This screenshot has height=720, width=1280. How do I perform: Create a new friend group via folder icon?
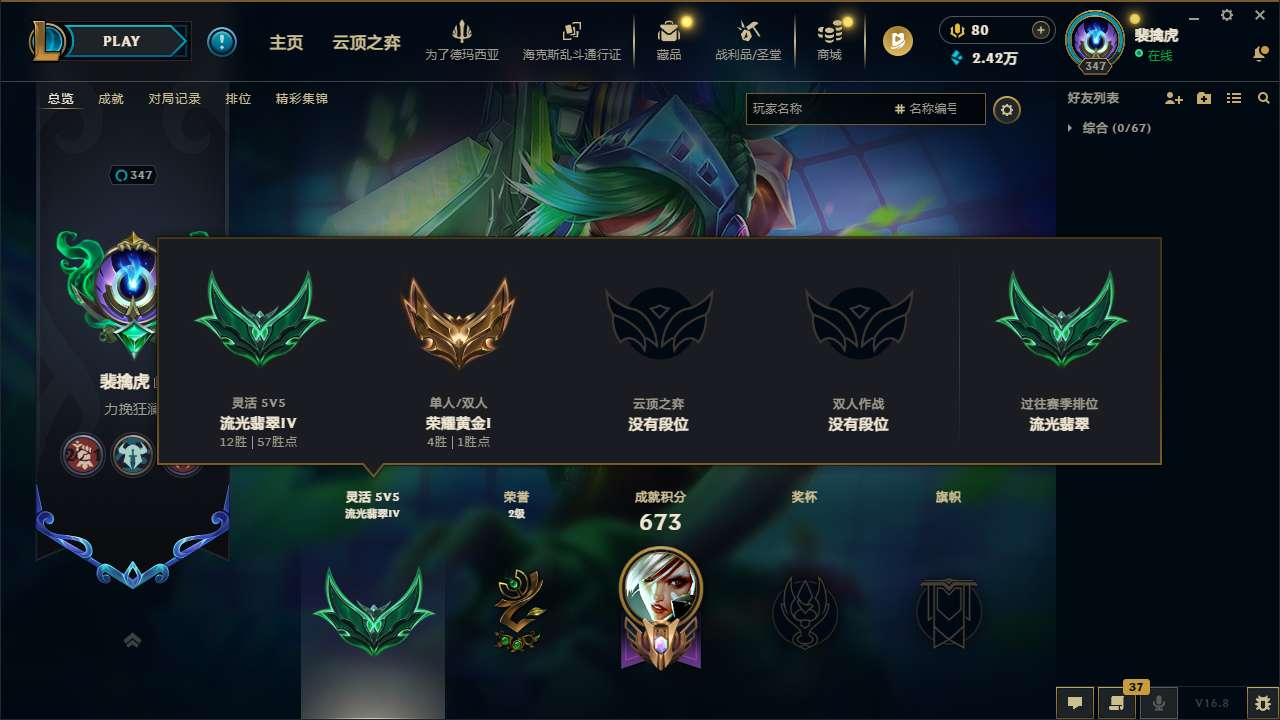point(1203,98)
